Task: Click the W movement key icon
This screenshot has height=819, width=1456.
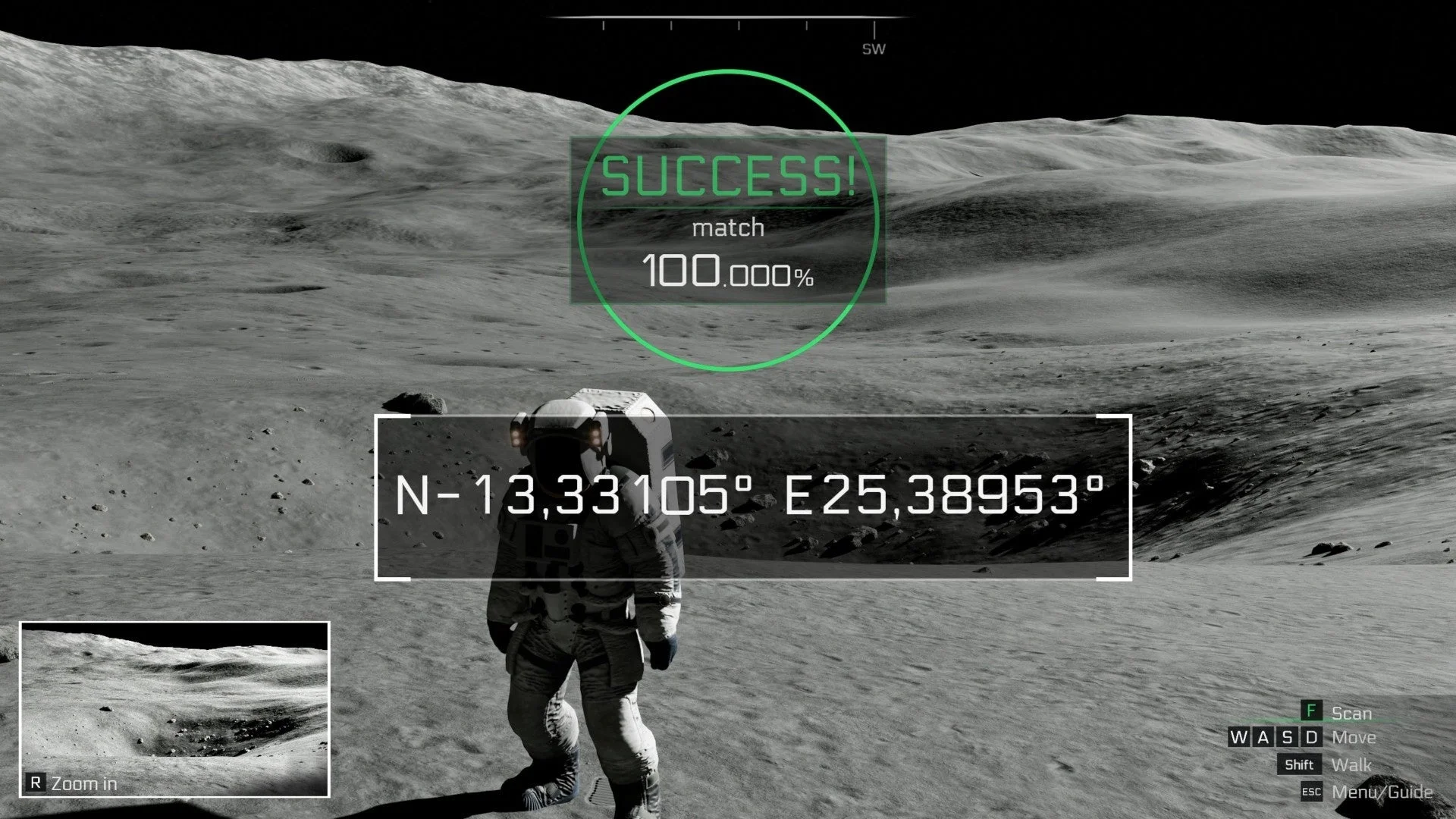Action: click(x=1239, y=738)
